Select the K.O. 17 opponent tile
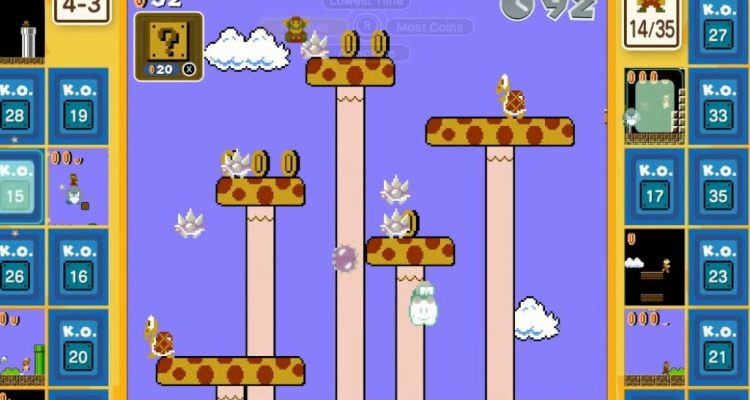The image size is (750, 400). [x=654, y=187]
